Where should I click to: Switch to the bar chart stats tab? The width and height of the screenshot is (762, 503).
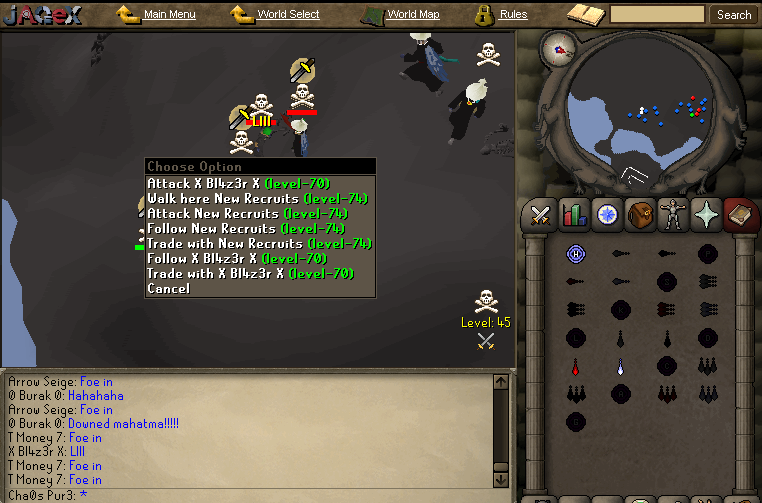tap(573, 215)
